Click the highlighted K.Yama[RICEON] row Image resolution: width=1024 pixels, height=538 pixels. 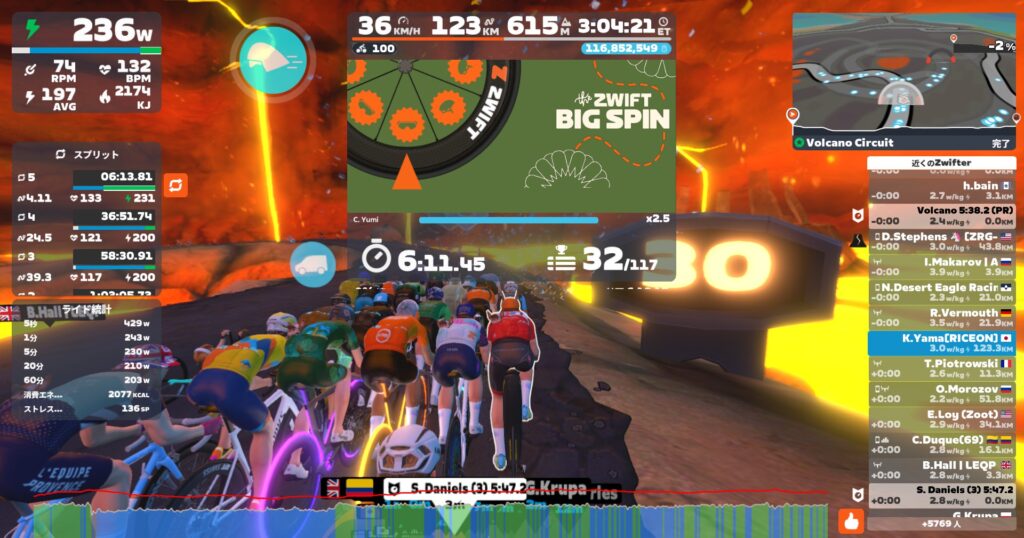point(941,344)
